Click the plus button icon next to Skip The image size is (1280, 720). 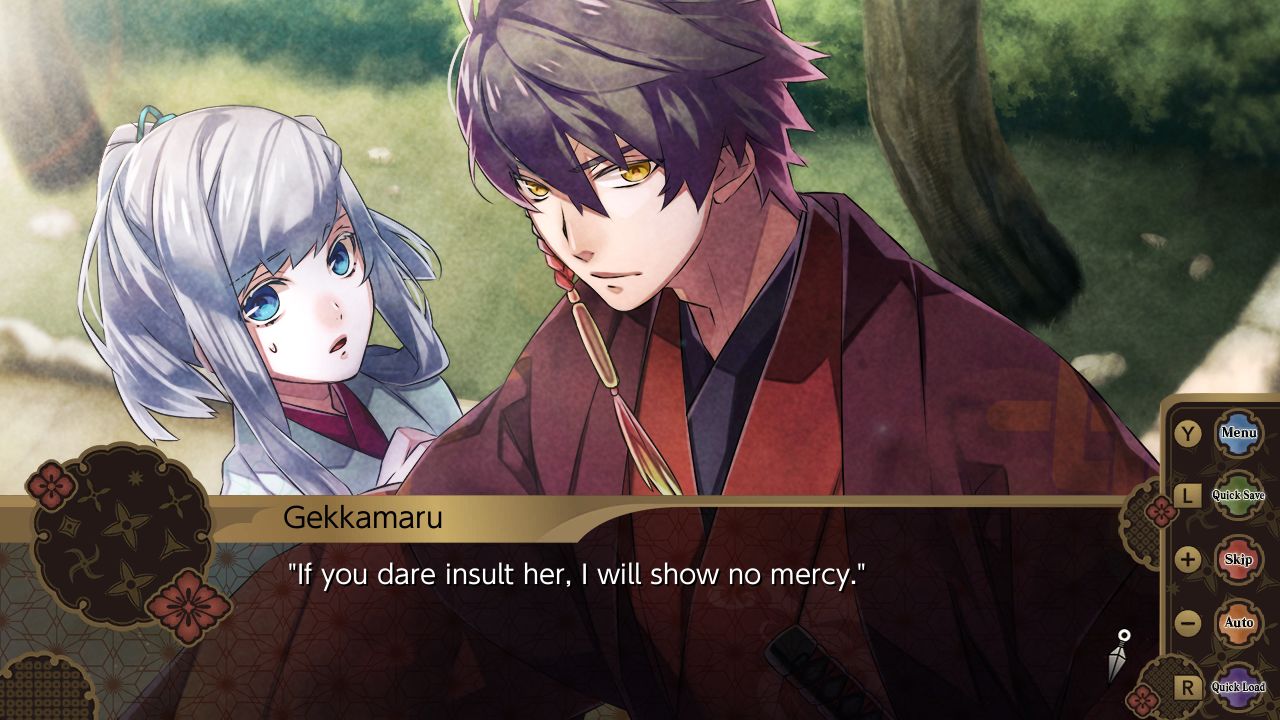pos(1186,558)
